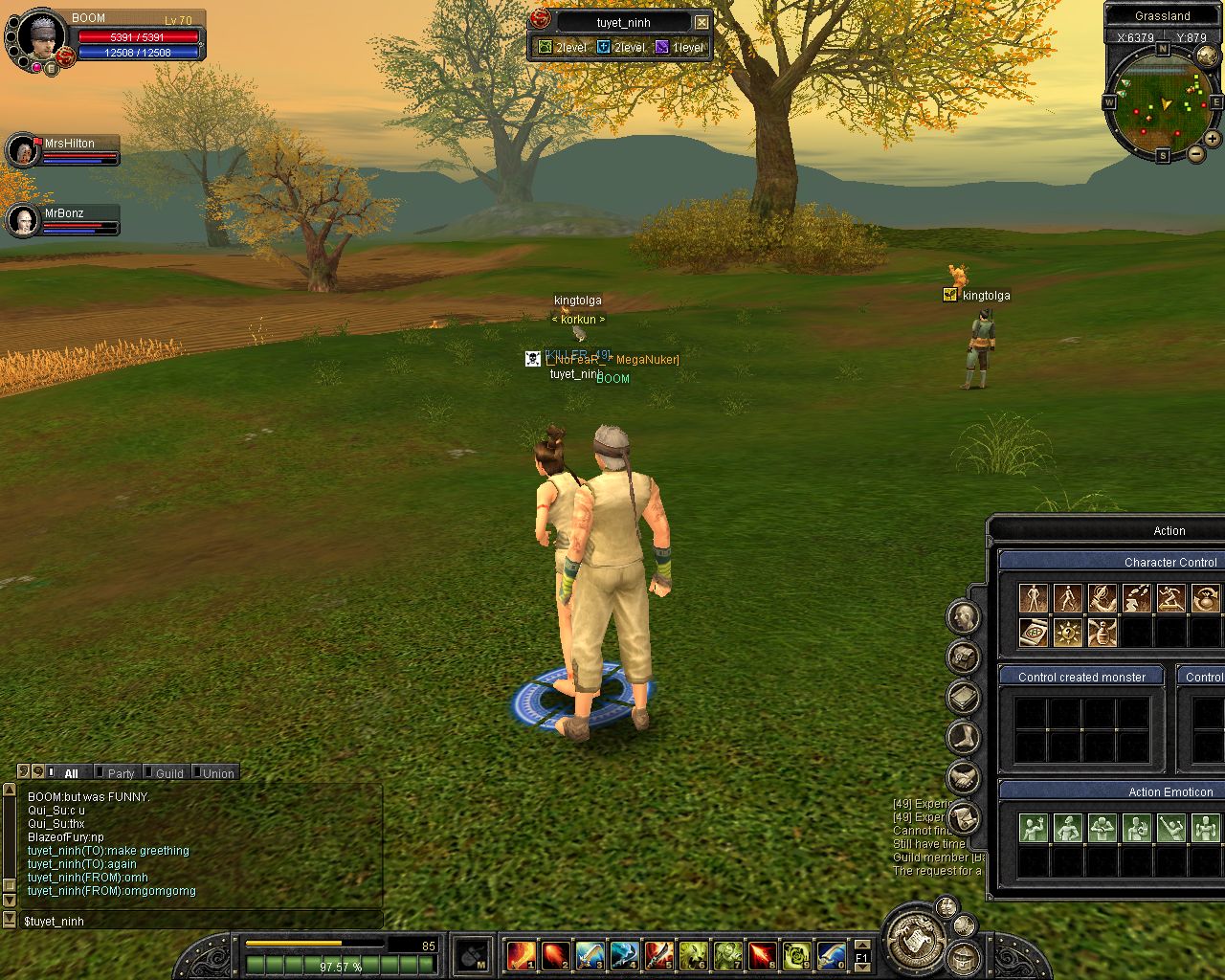1225x980 pixels.
Task: Focus the chat input field
Action: [201, 921]
